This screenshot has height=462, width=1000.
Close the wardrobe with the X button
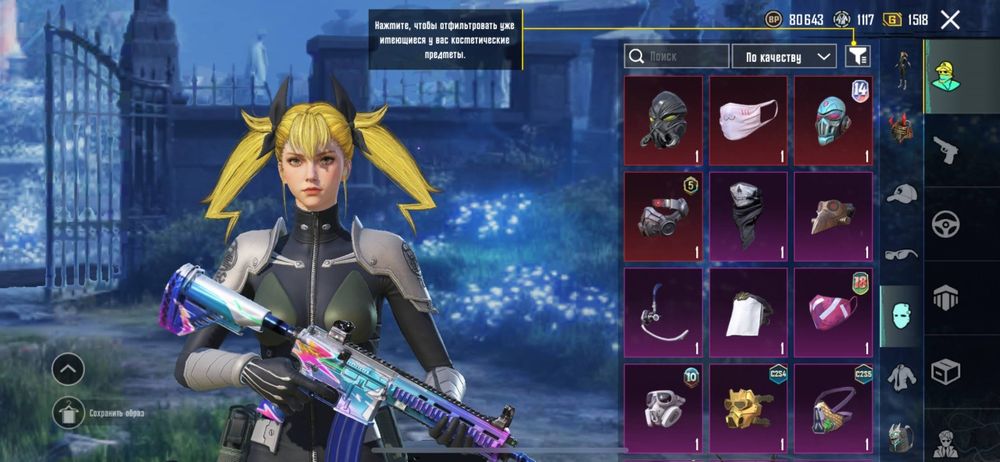coord(950,19)
